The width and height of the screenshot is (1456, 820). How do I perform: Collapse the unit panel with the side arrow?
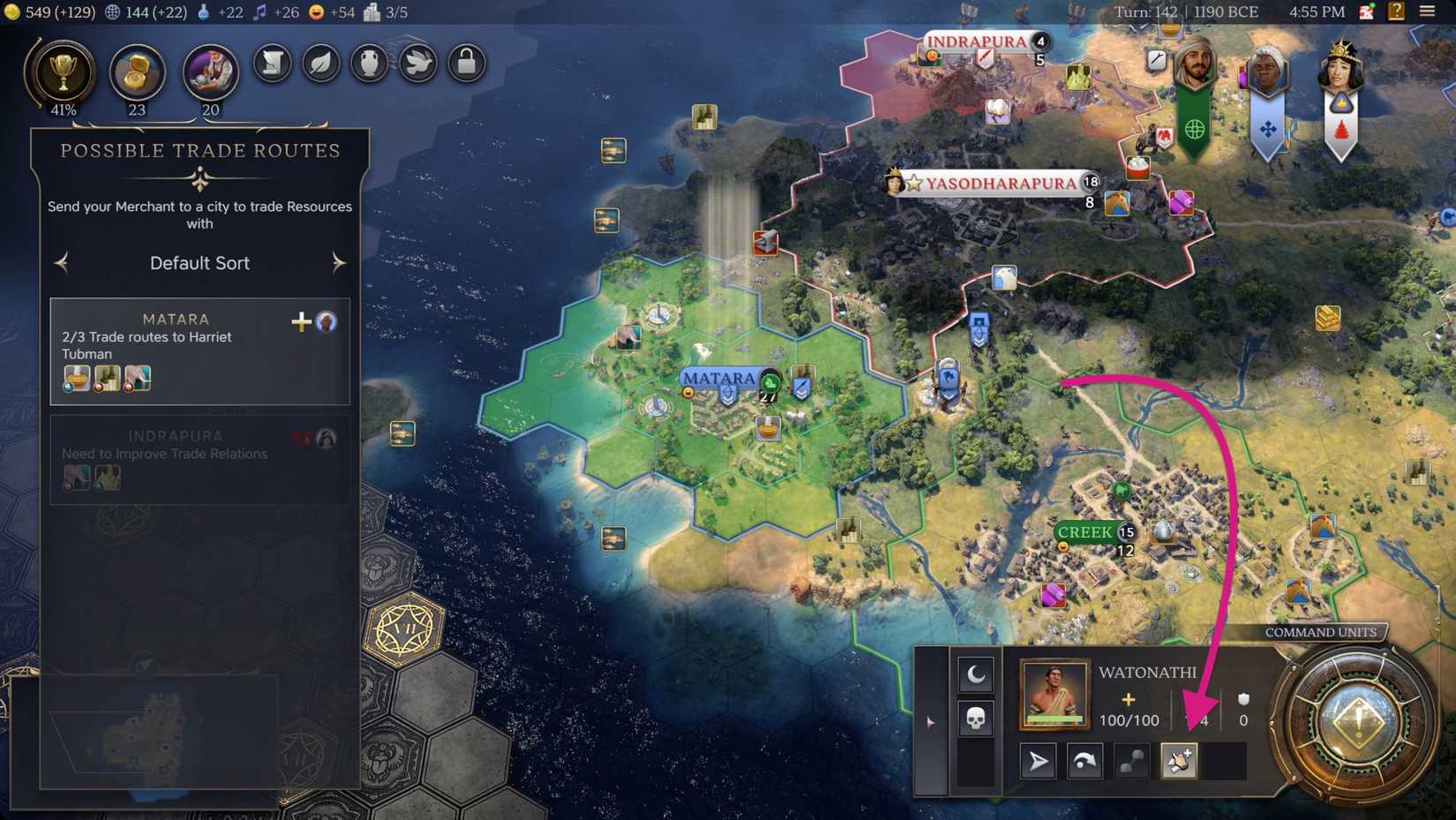tap(930, 721)
